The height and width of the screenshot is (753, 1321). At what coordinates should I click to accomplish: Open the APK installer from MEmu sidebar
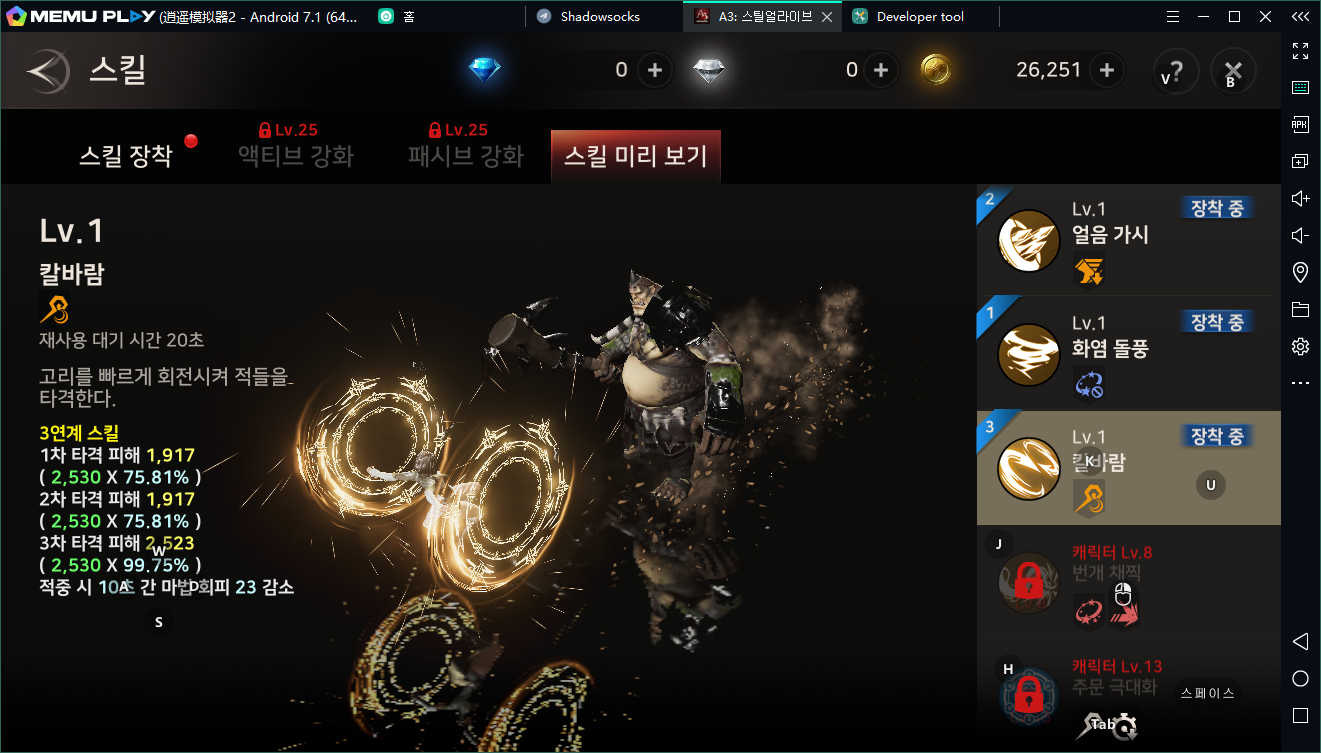1299,124
